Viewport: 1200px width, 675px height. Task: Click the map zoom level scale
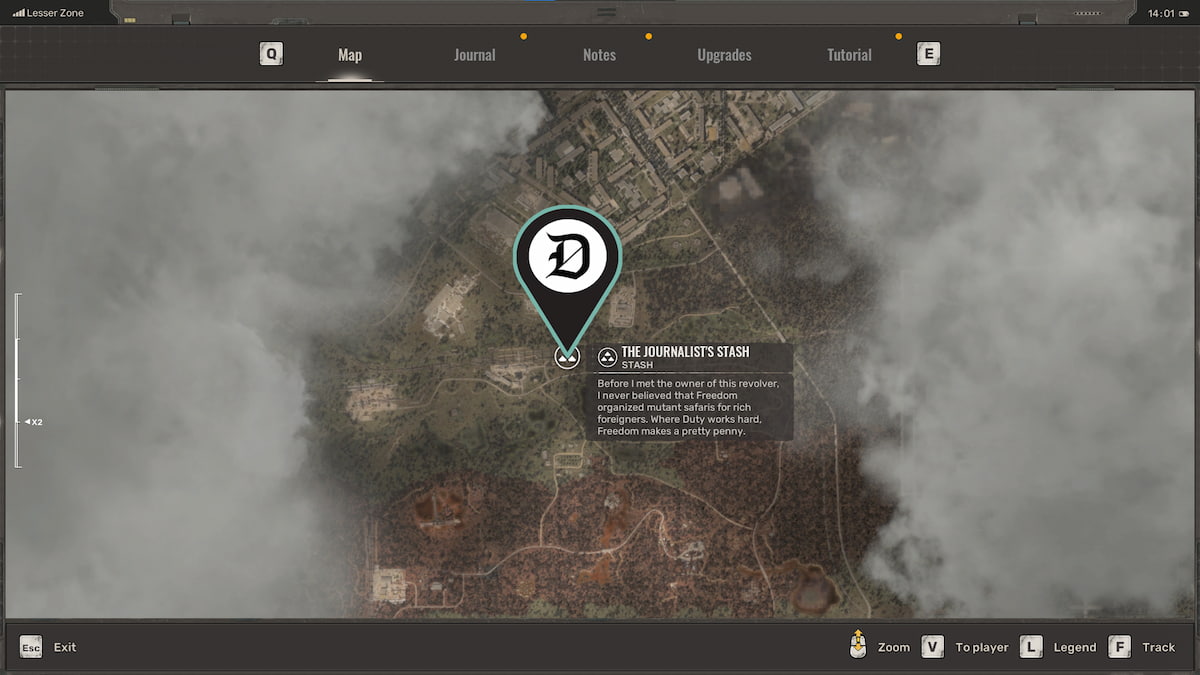click(x=17, y=380)
